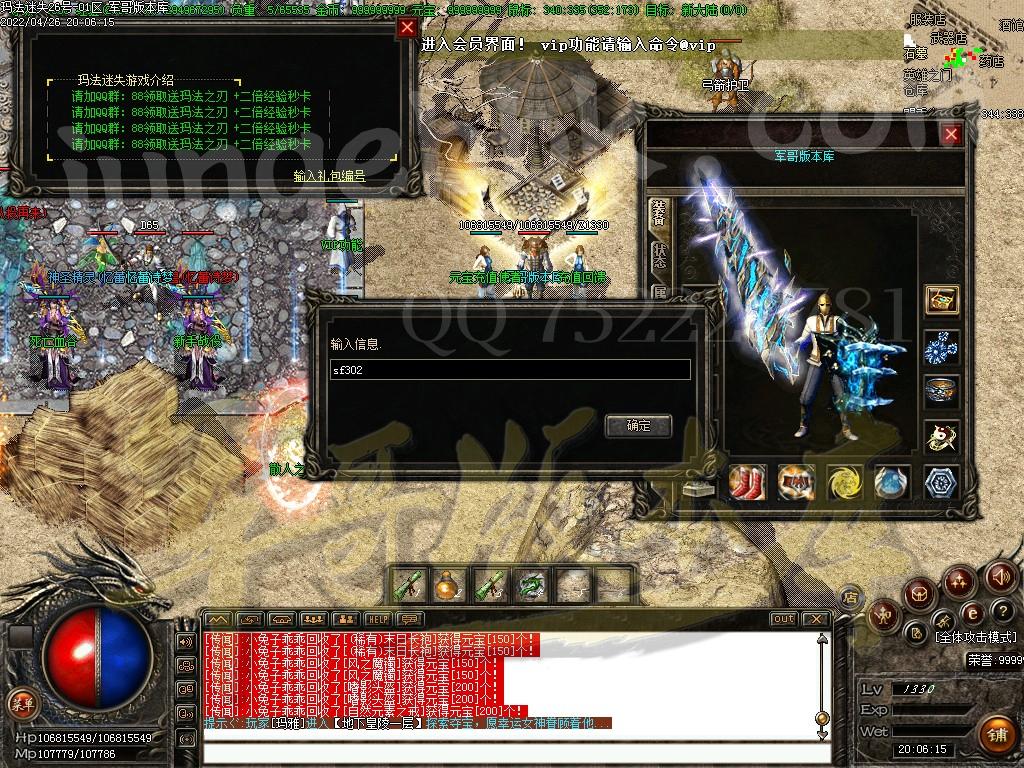Use the gourd potion in hotbar slot 2
Screen dimensions: 1024x768
[445, 584]
